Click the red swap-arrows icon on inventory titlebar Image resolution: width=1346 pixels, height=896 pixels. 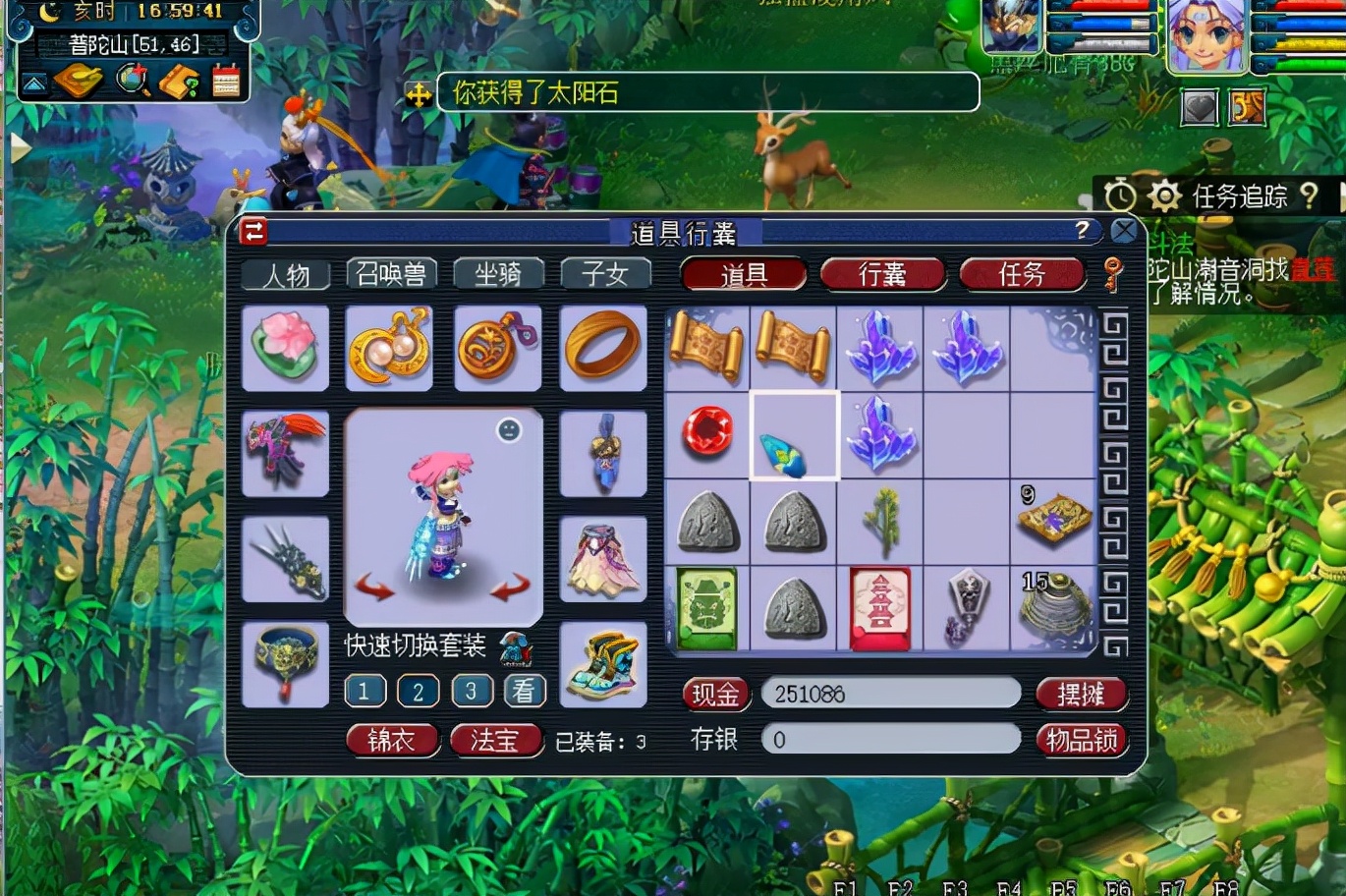(252, 231)
